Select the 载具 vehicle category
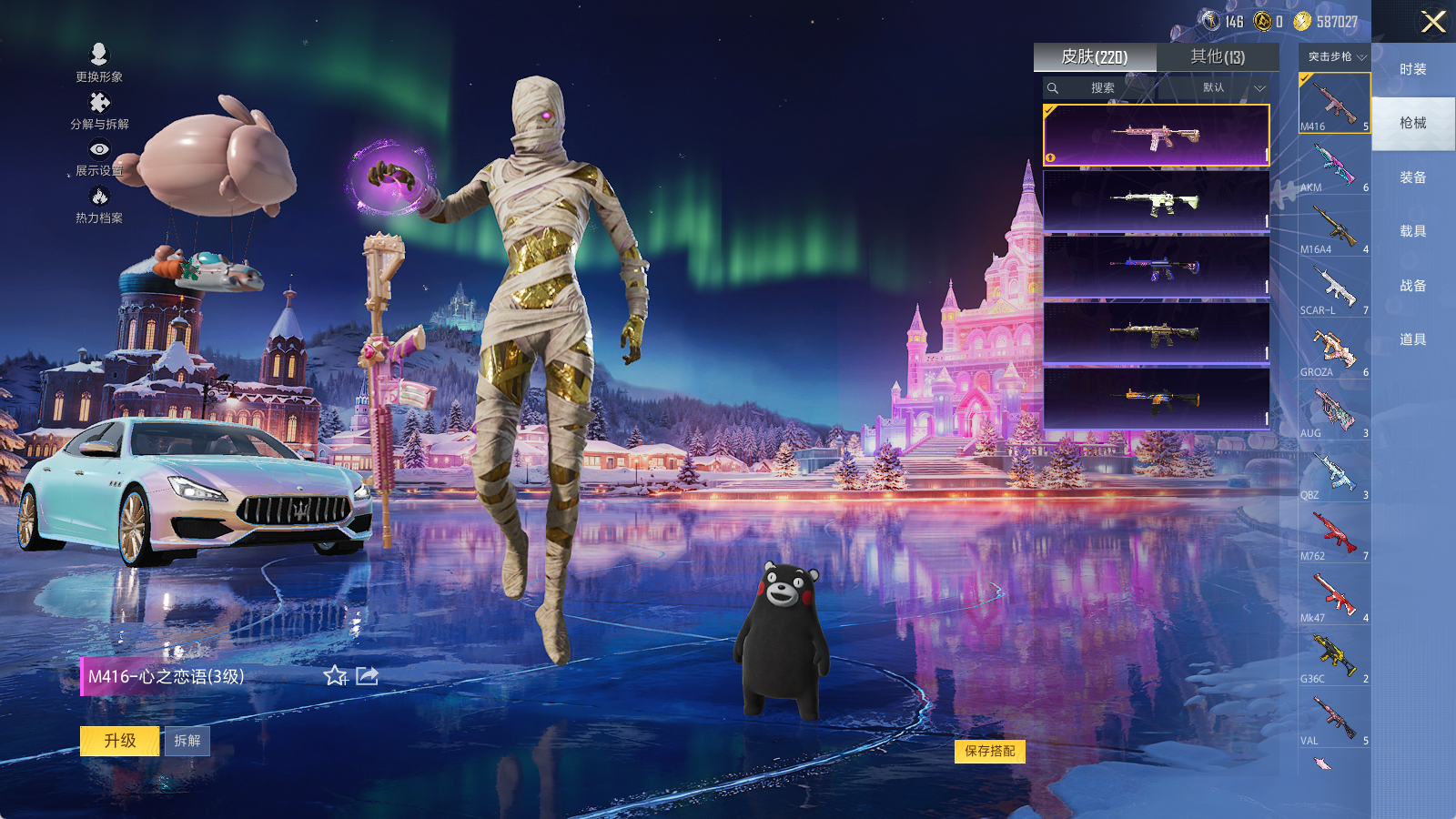 pos(1412,231)
